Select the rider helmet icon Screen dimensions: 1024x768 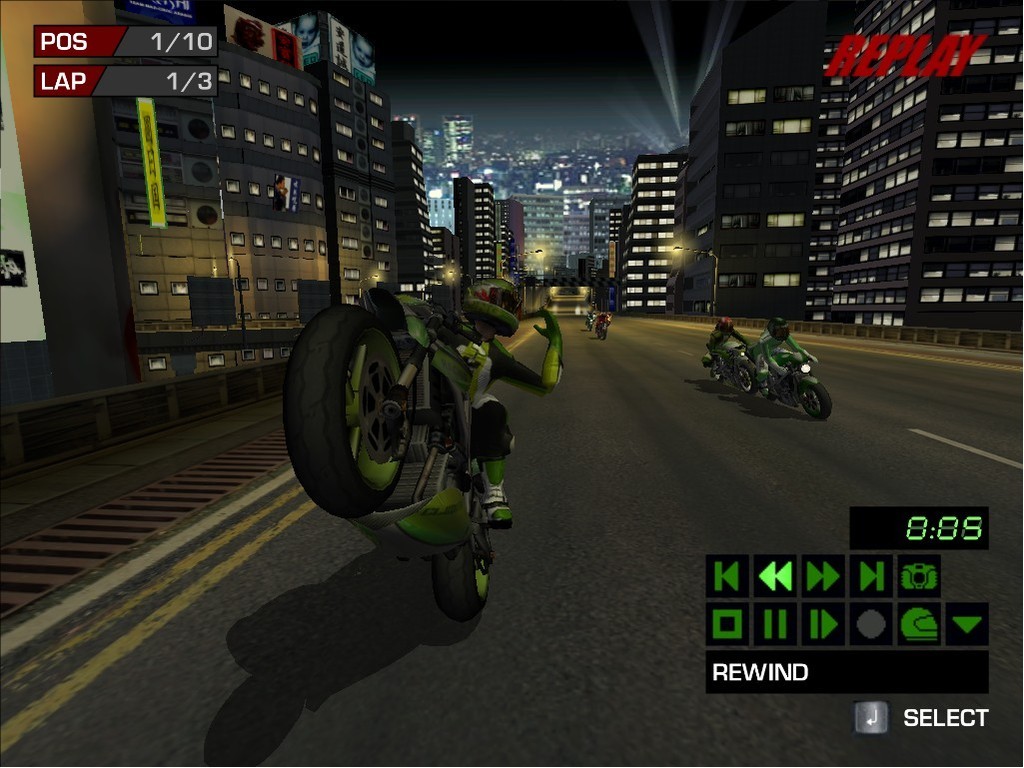(x=919, y=624)
